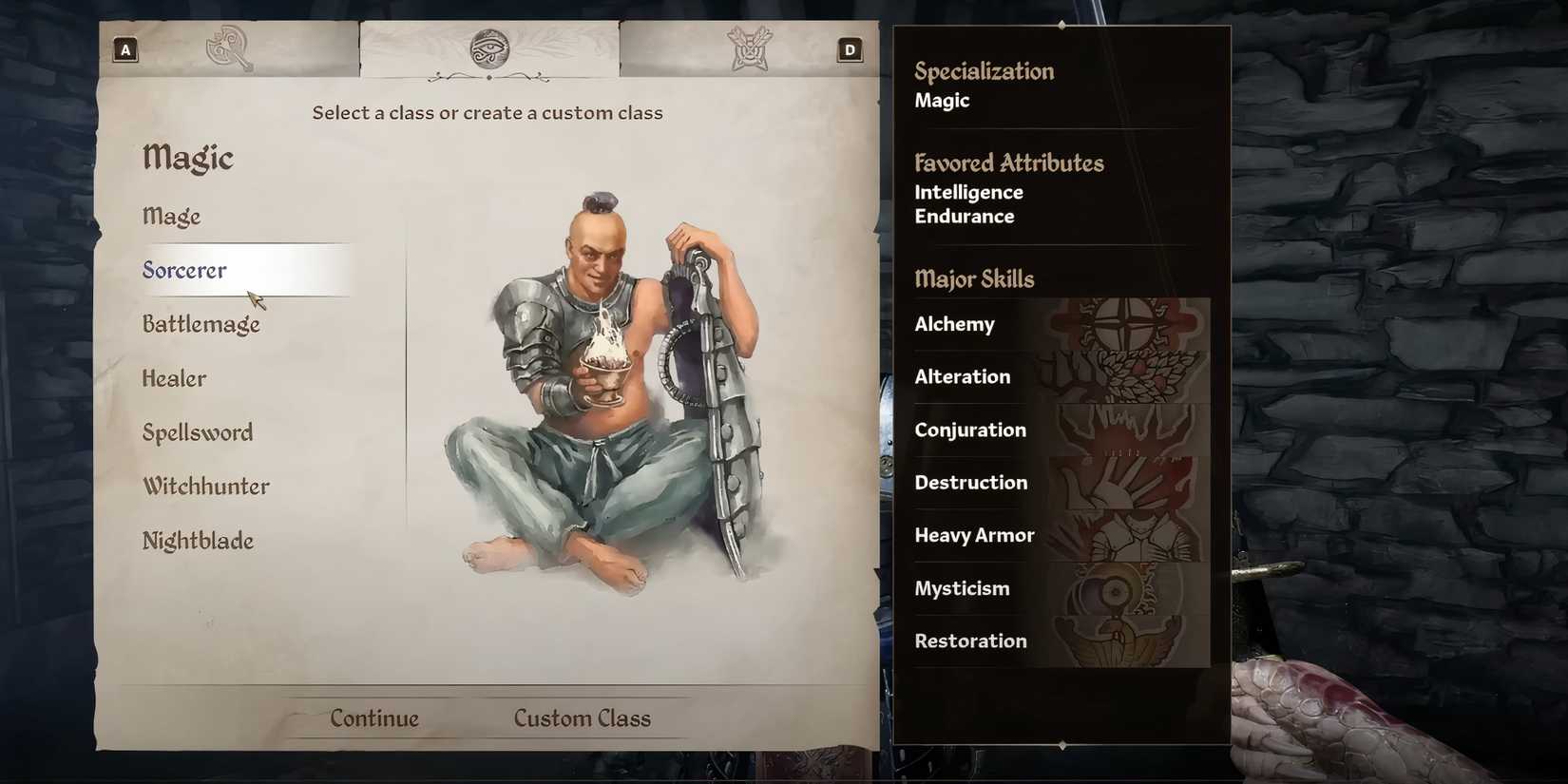Choose the Spellsword class
Viewport: 1568px width, 784px height.
[x=198, y=433]
